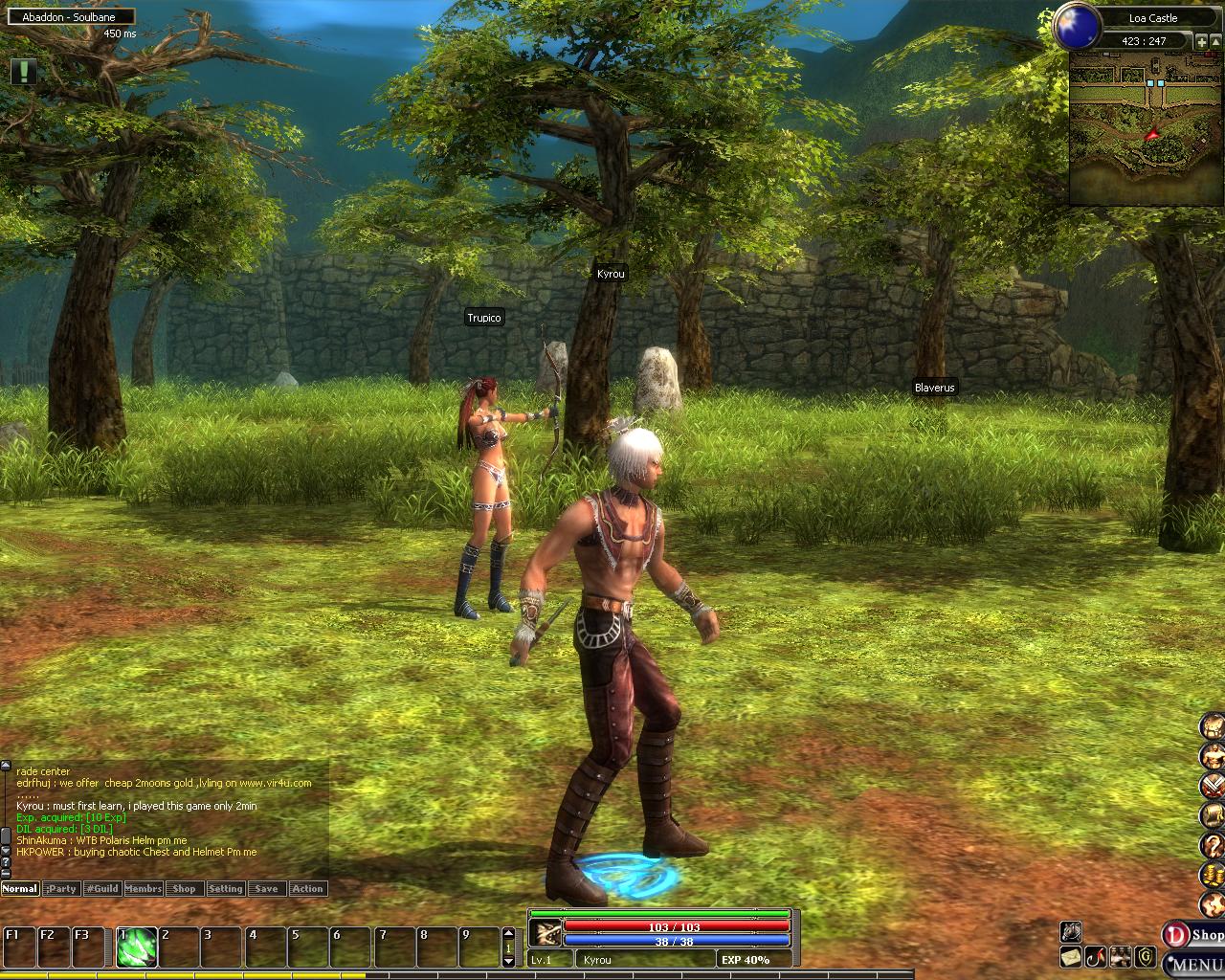Screen dimensions: 1225x980
Task: Open the gold coins icon
Action: click(x=1212, y=875)
